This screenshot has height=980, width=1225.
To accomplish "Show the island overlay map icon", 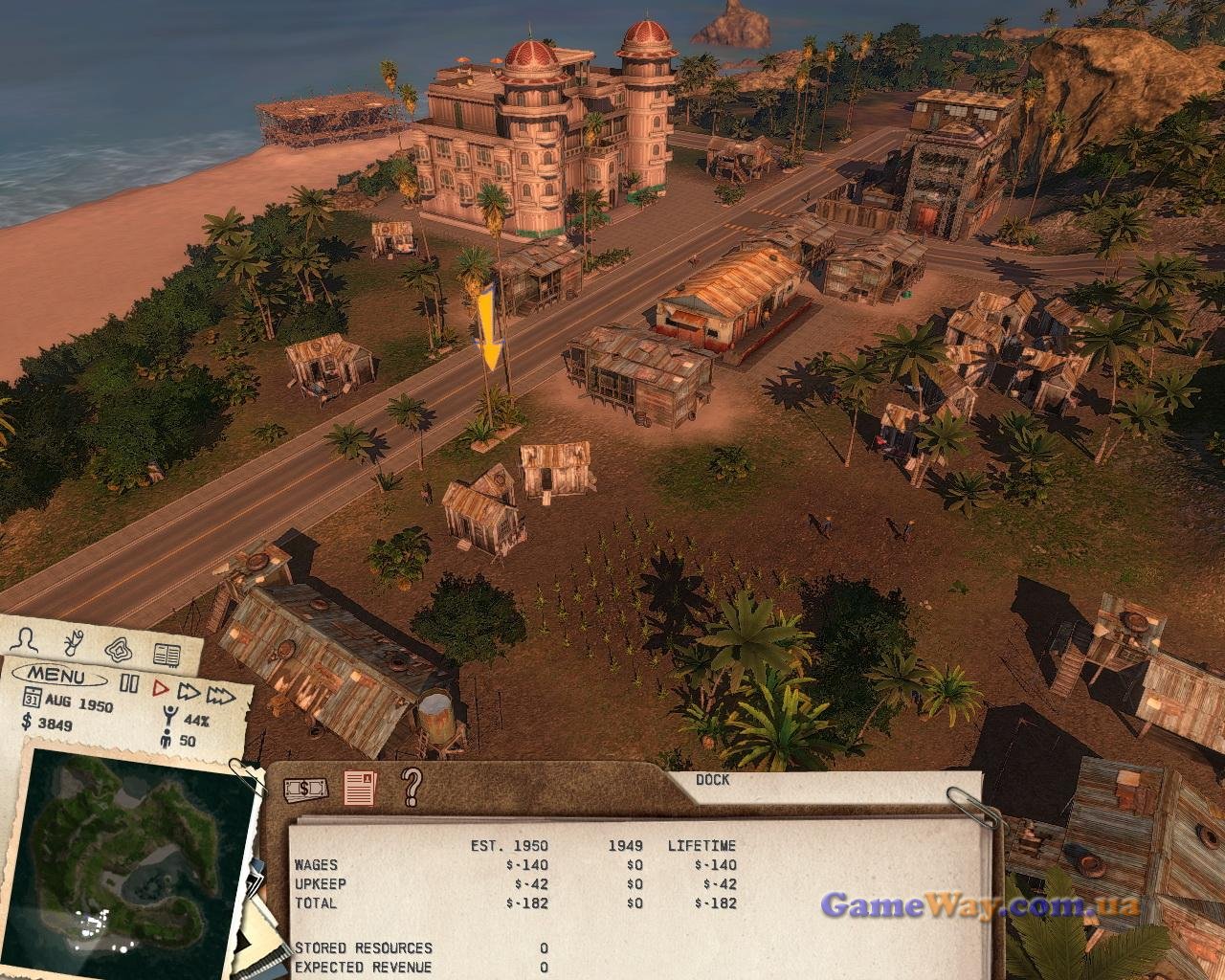I will 120,647.
